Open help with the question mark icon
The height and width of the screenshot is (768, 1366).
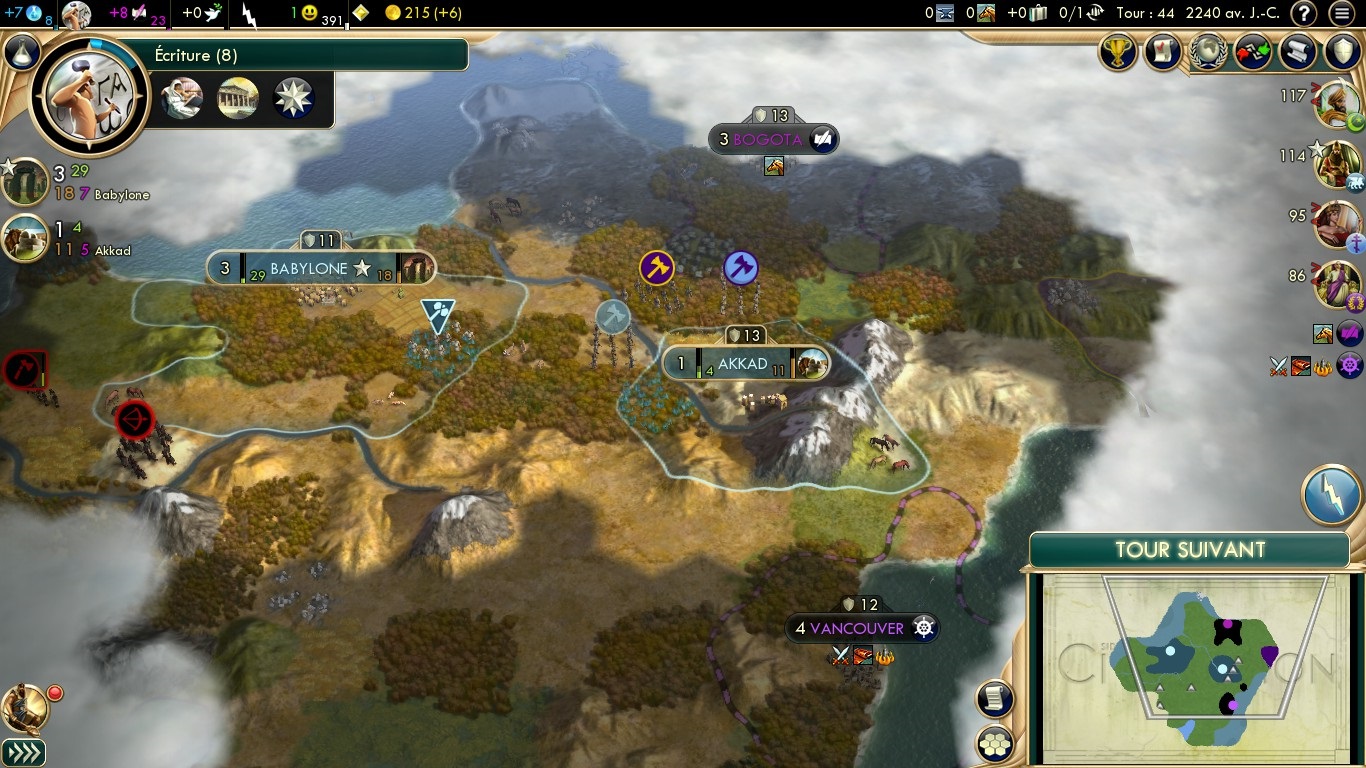tap(1302, 15)
